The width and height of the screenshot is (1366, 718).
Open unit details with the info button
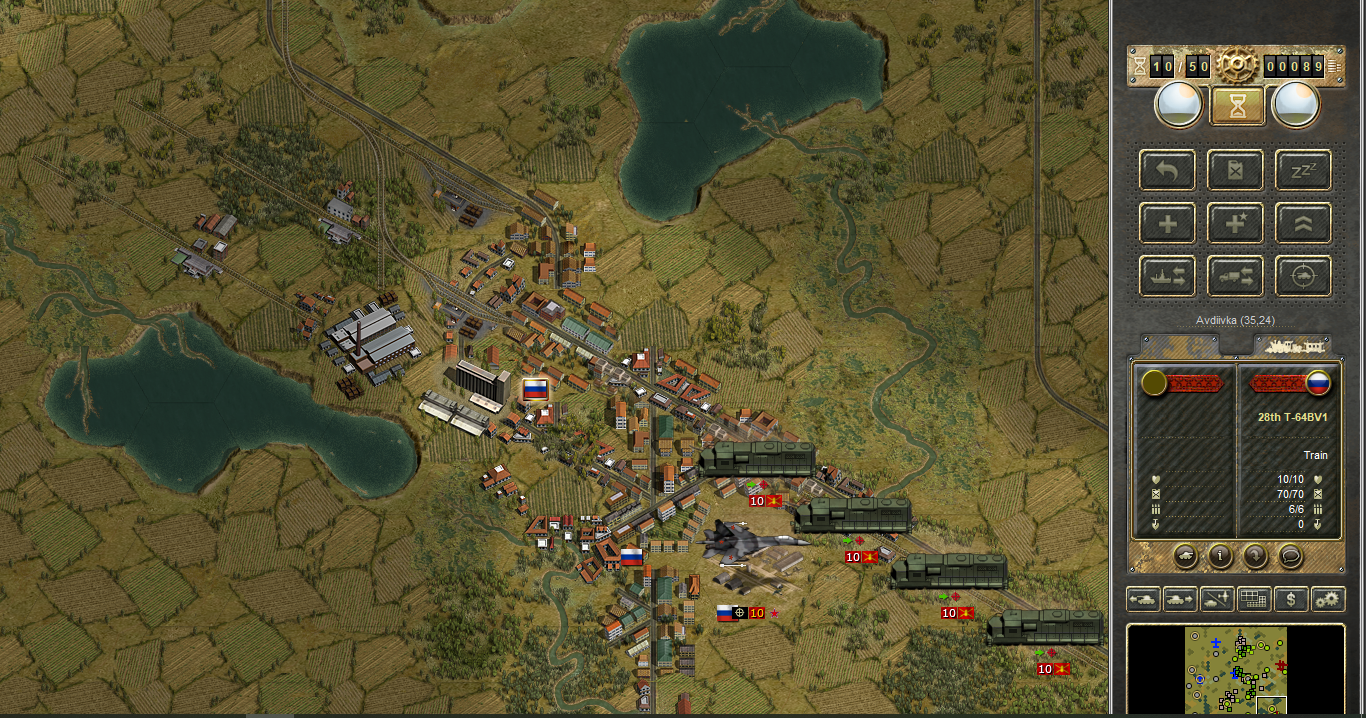[1220, 554]
